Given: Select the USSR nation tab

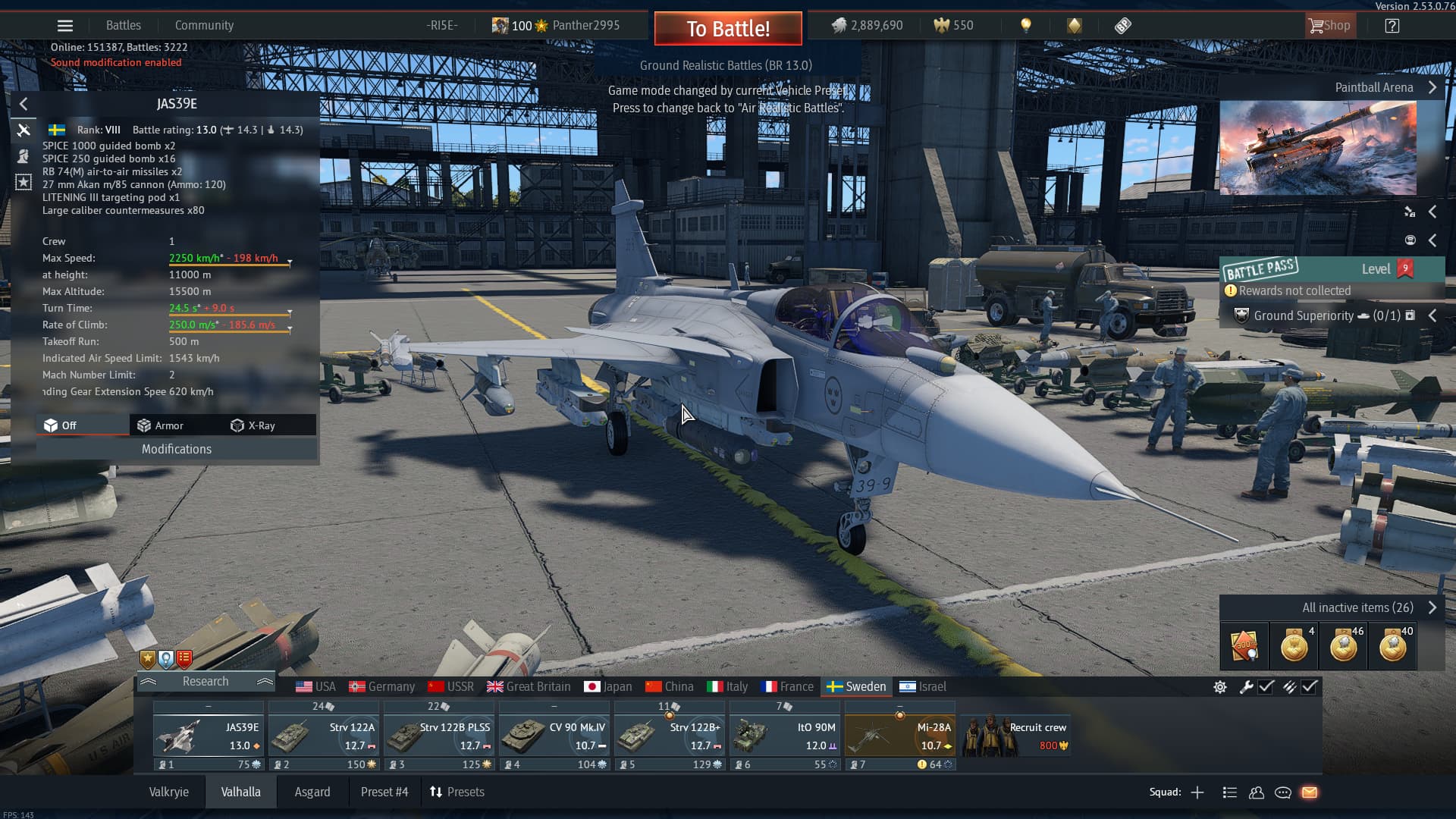Looking at the screenshot, I should pos(451,686).
